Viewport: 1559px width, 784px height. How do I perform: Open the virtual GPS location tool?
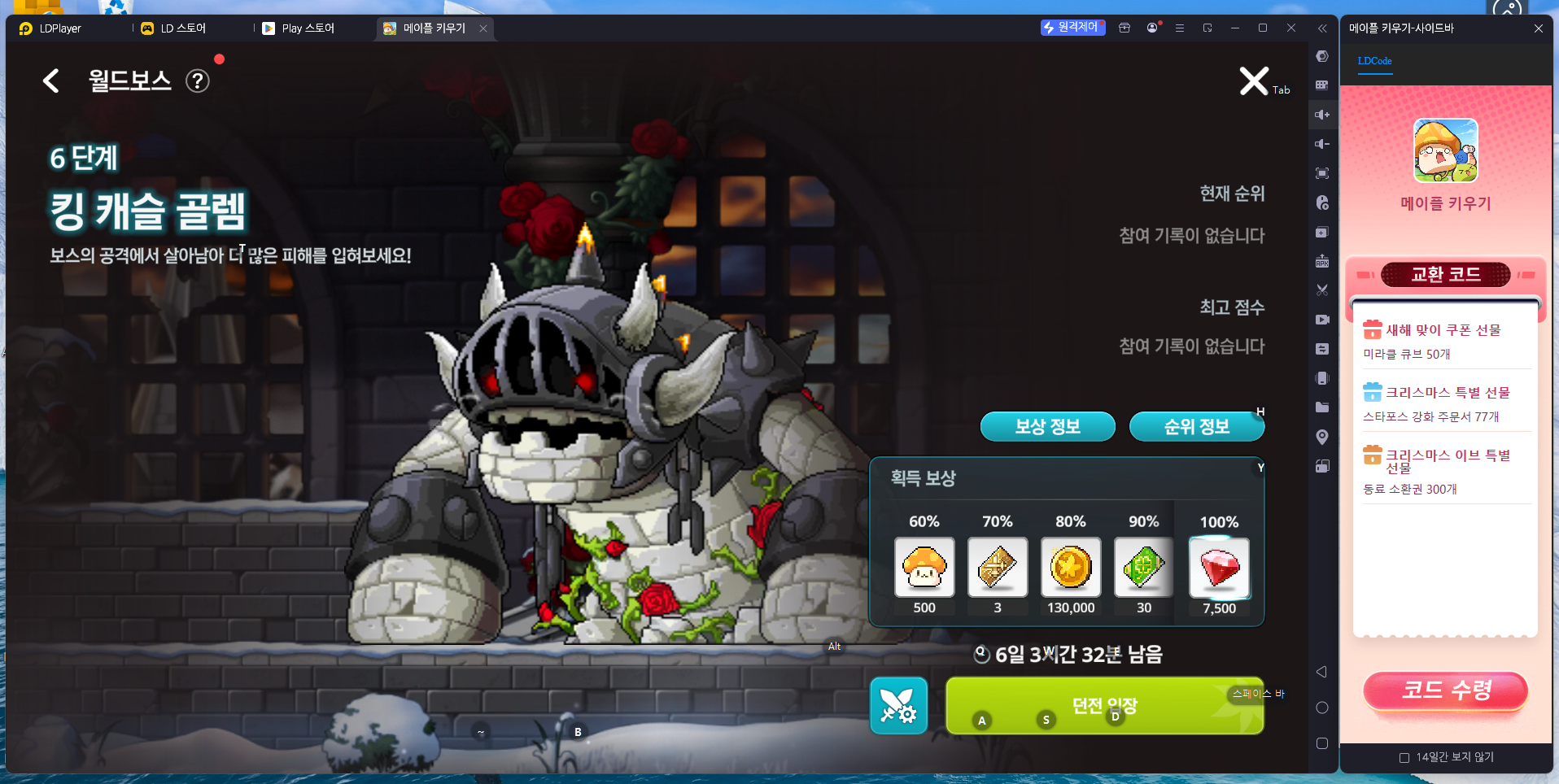pos(1322,437)
